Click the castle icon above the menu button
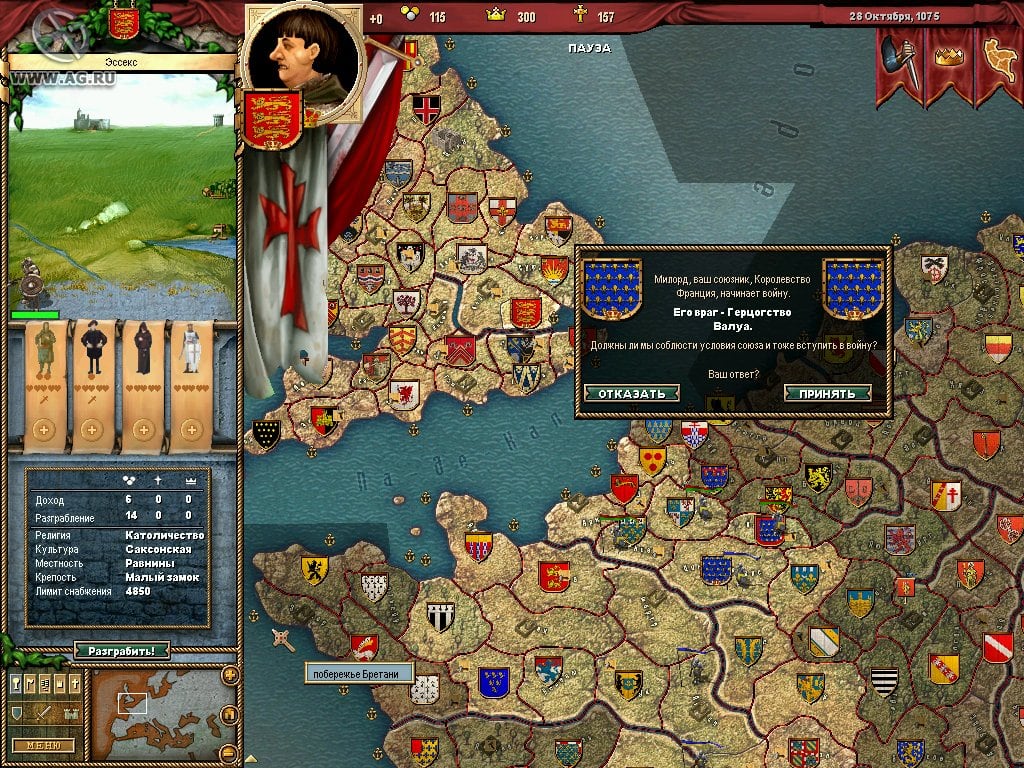Screen dimensions: 1024x768 tap(71, 713)
